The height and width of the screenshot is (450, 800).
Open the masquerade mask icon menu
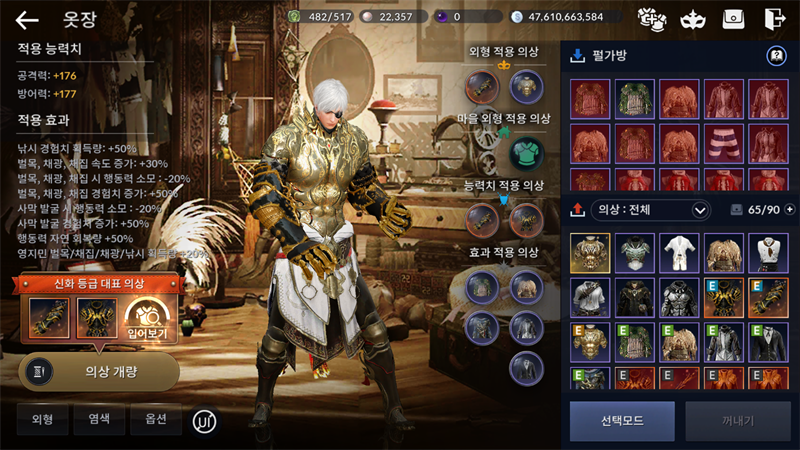pyautogui.click(x=692, y=18)
